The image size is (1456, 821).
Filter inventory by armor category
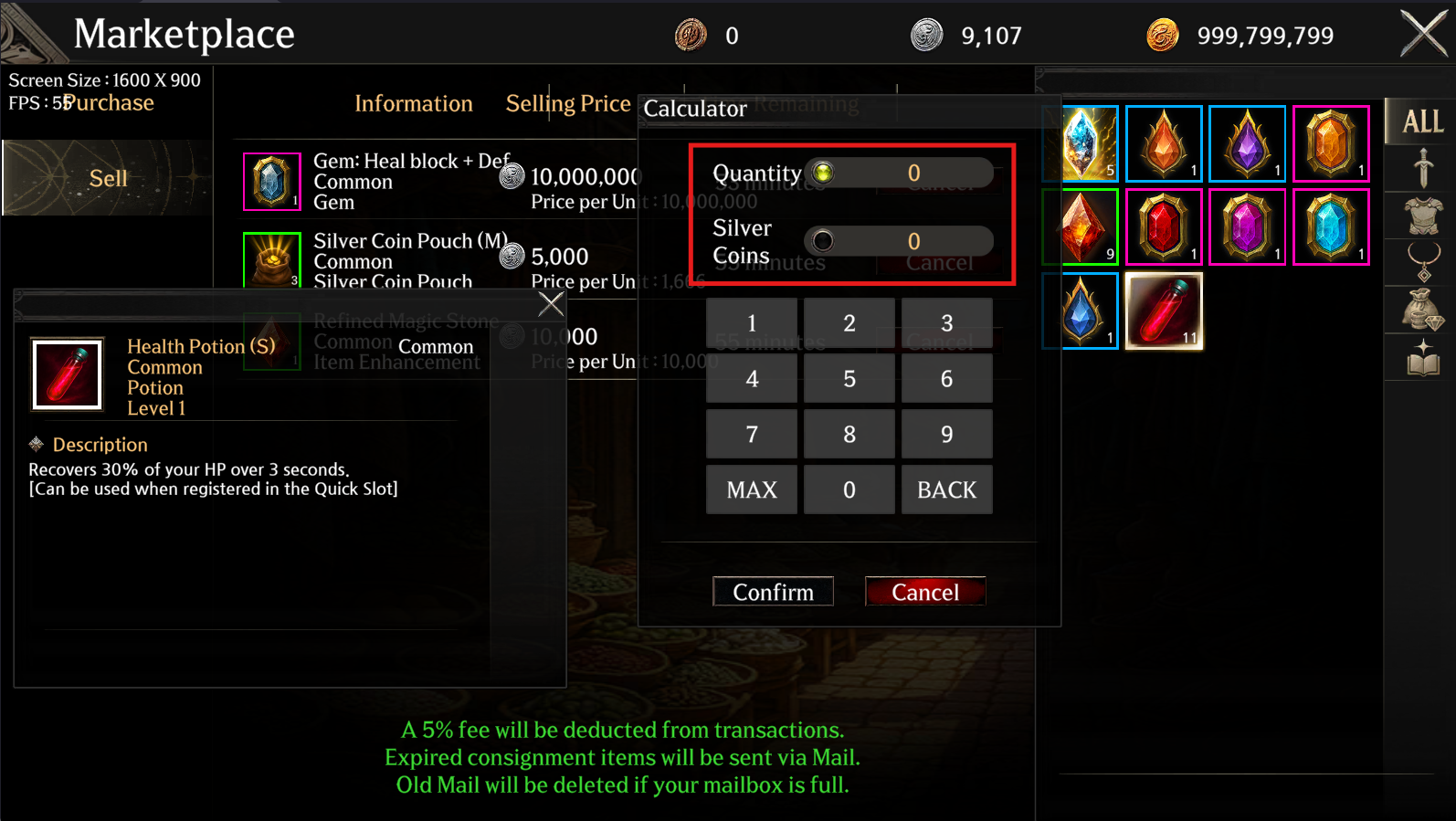[x=1422, y=216]
